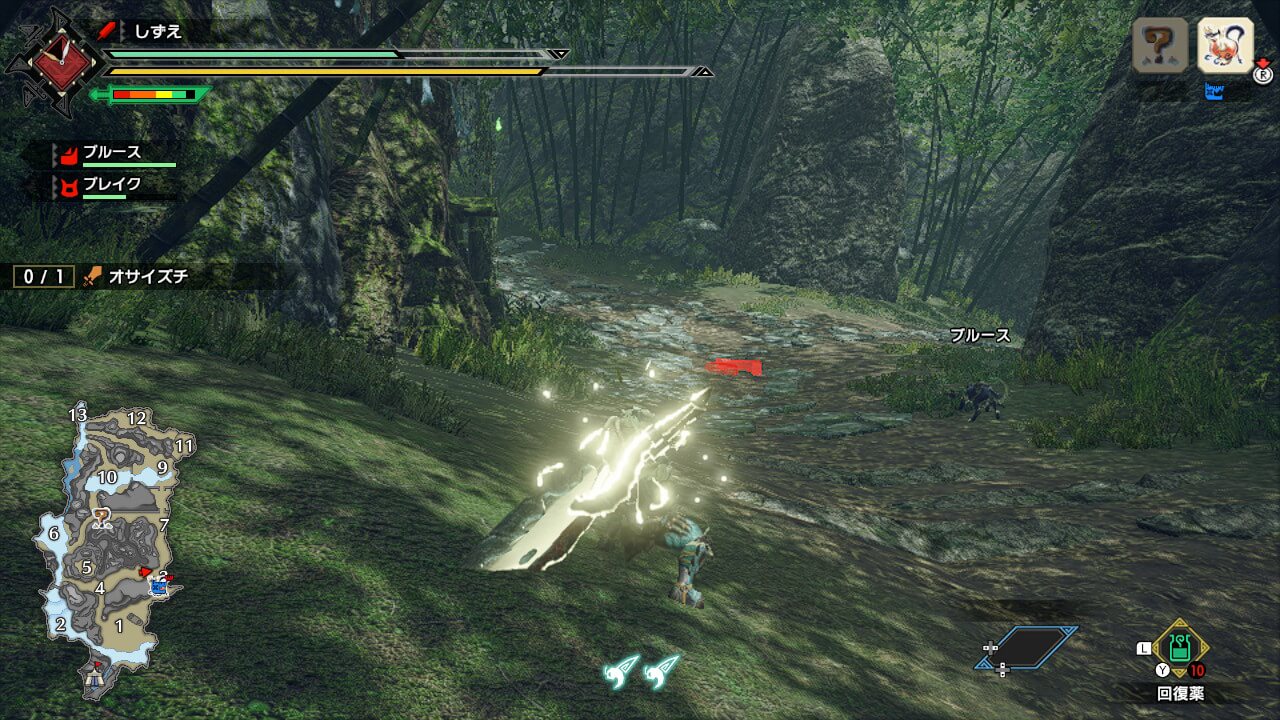Click the unknown monster question mark icon
This screenshot has width=1280, height=720.
[x=1160, y=45]
